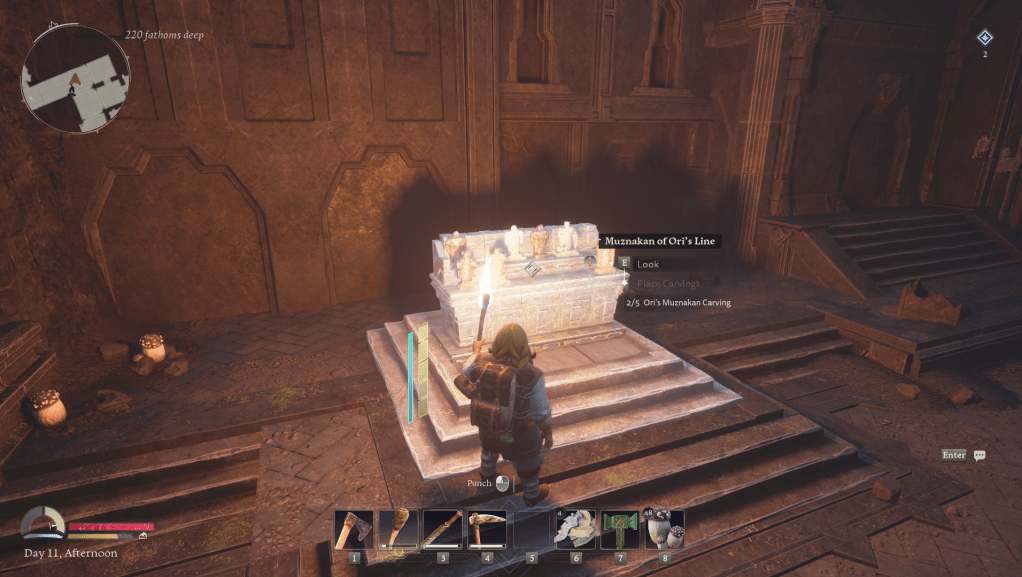Click the diamond notification icon
Screen dimensions: 1022x577
[x=985, y=38]
